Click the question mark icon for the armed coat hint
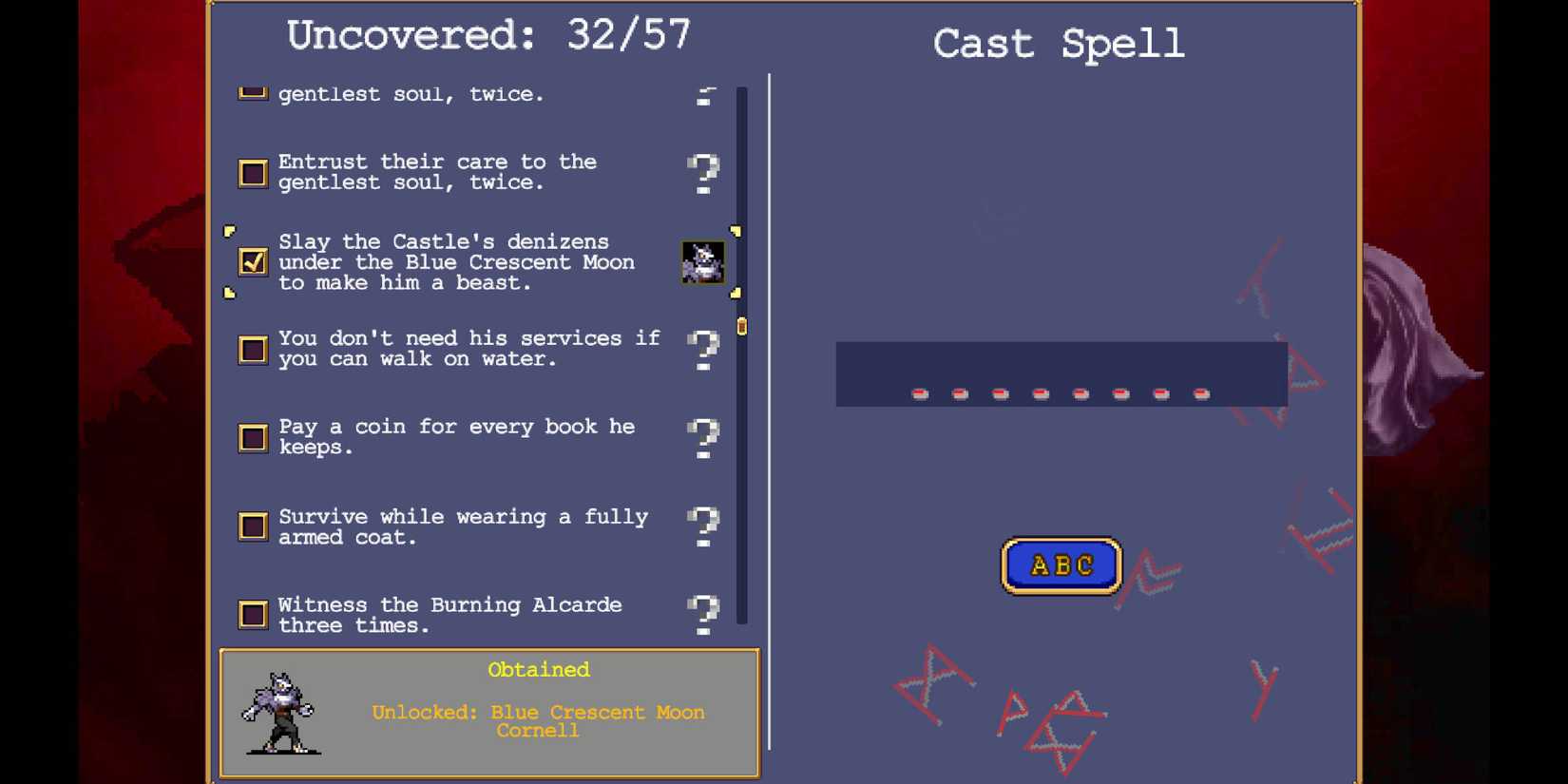The height and width of the screenshot is (784, 1568). point(703,527)
